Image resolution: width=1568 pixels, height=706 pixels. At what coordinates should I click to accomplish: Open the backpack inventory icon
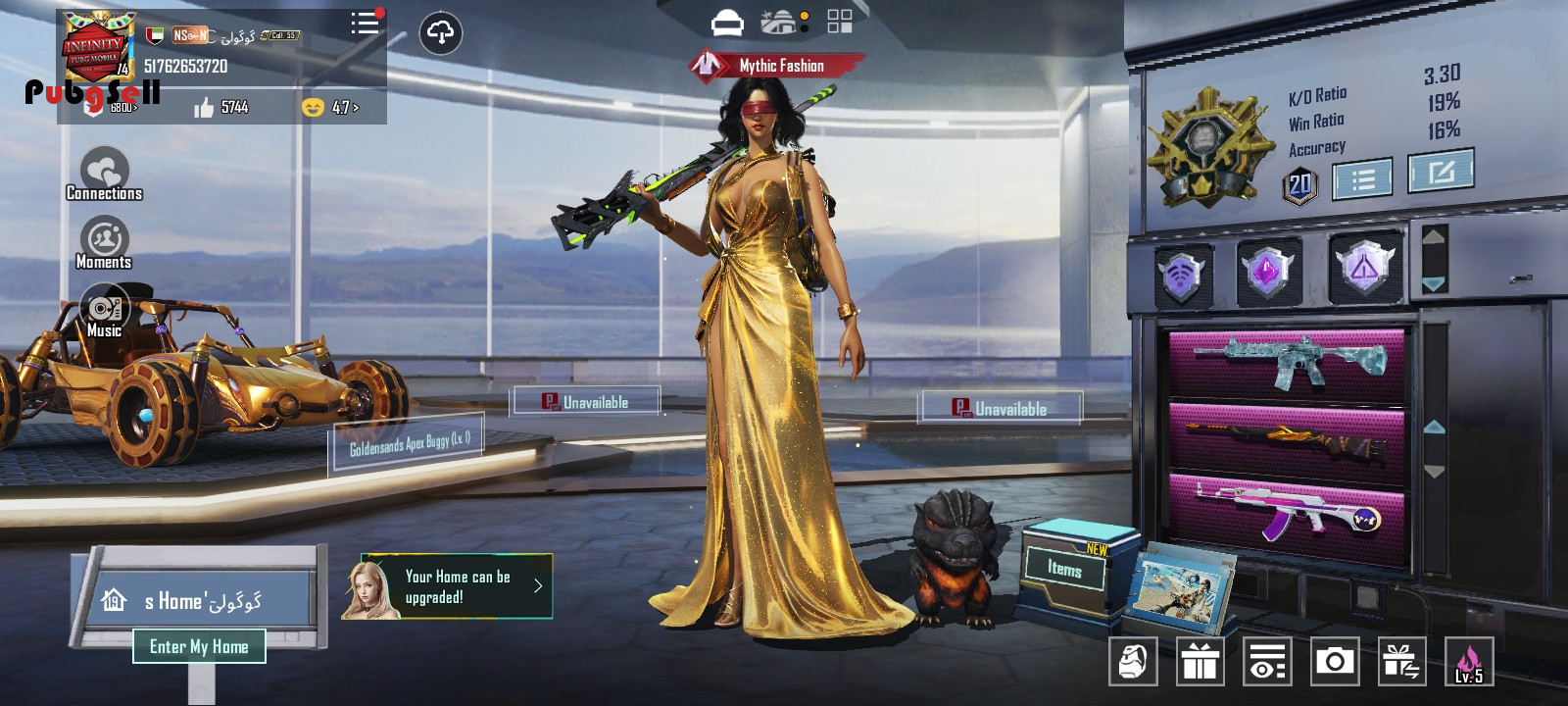pos(1133,662)
